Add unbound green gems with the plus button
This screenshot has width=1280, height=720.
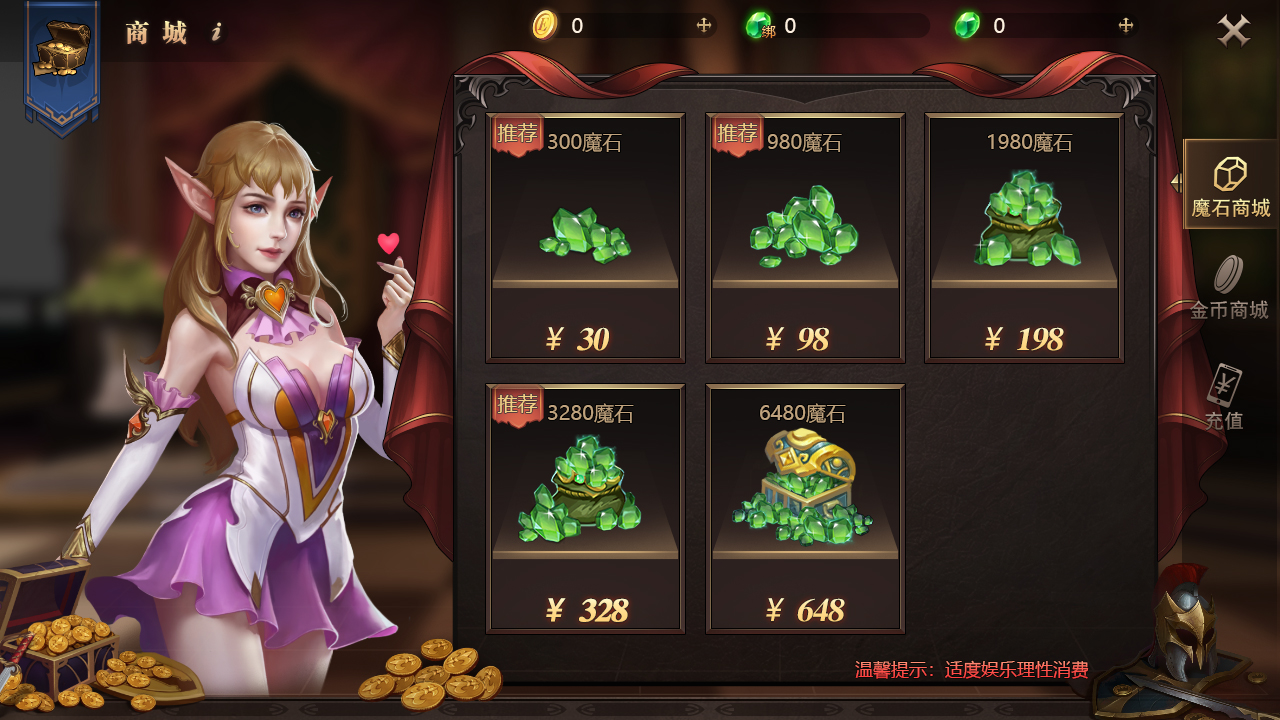(x=1125, y=26)
